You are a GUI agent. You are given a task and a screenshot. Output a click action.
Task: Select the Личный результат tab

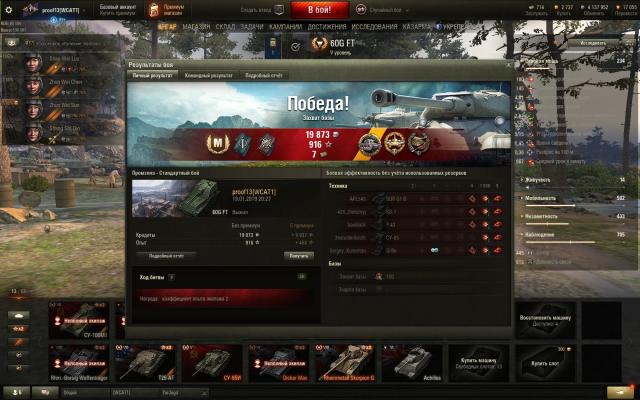(x=154, y=75)
